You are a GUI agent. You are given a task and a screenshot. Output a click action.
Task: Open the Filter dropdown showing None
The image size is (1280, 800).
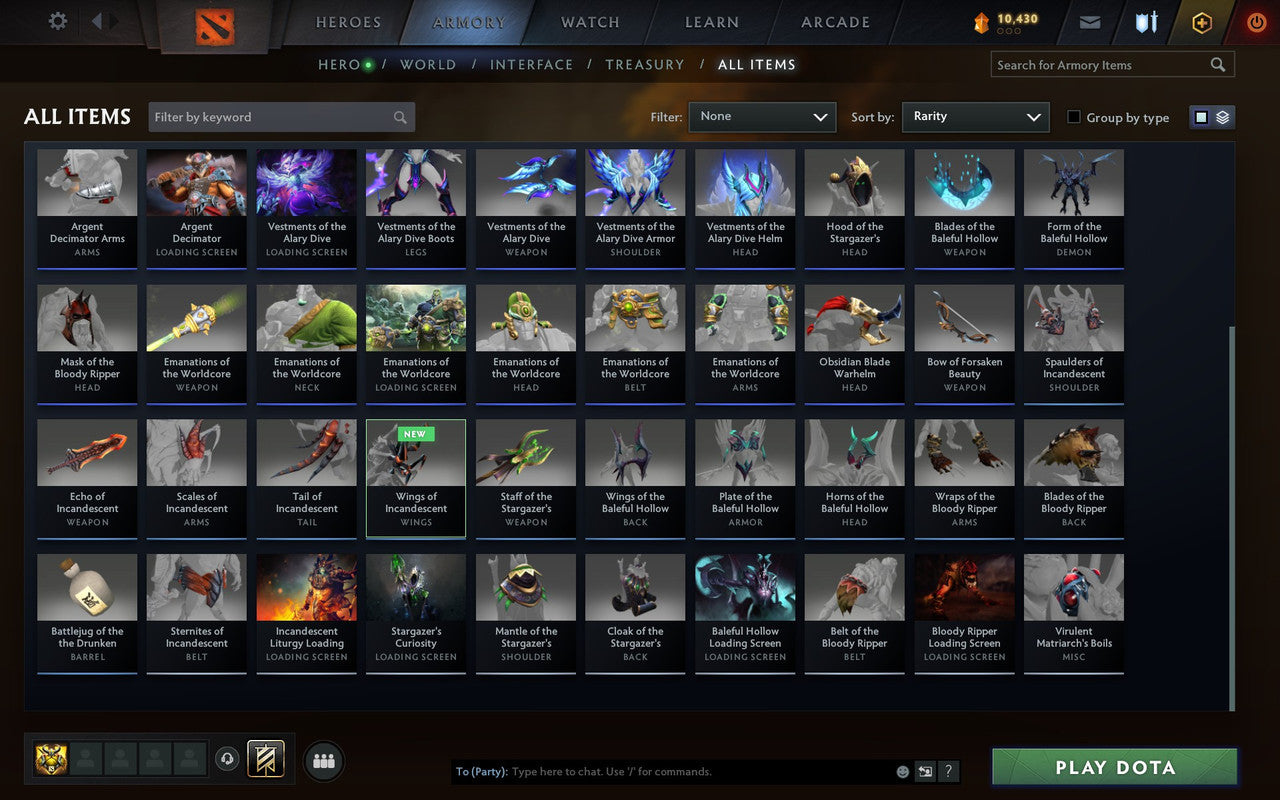point(762,117)
